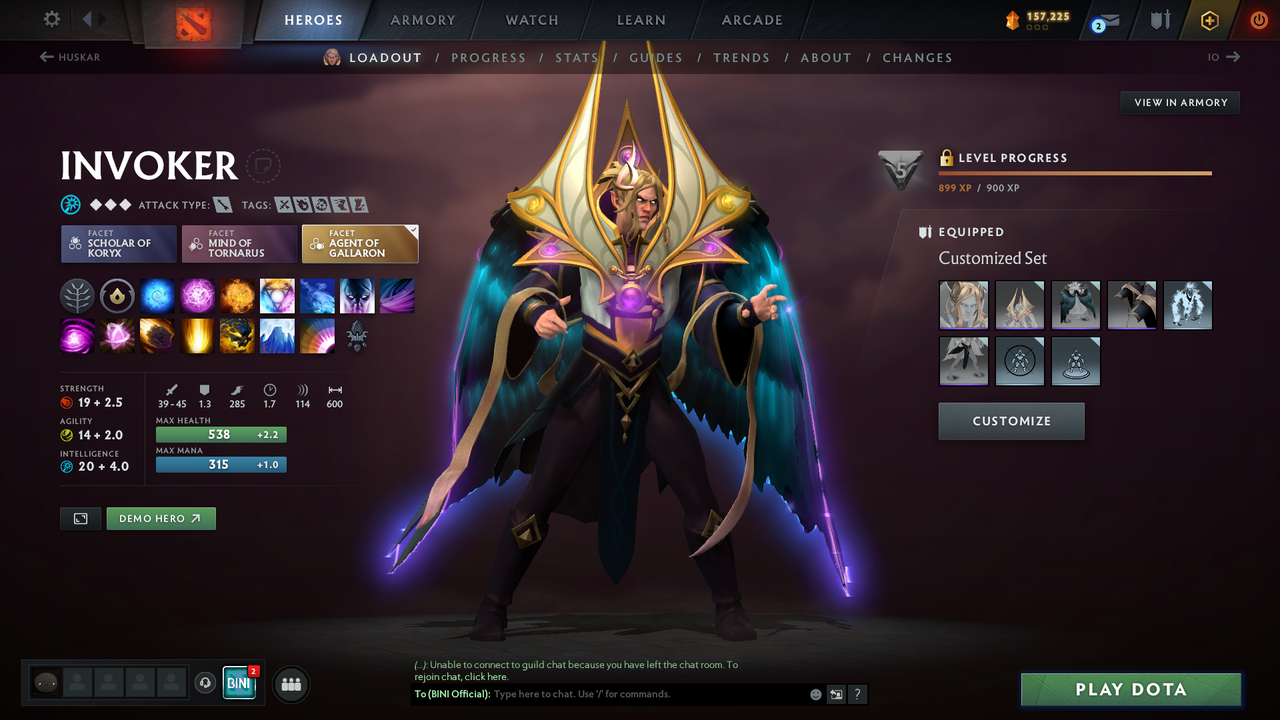The image size is (1280, 720).
Task: Select the Mind of Tornarus facet
Action: coord(239,243)
